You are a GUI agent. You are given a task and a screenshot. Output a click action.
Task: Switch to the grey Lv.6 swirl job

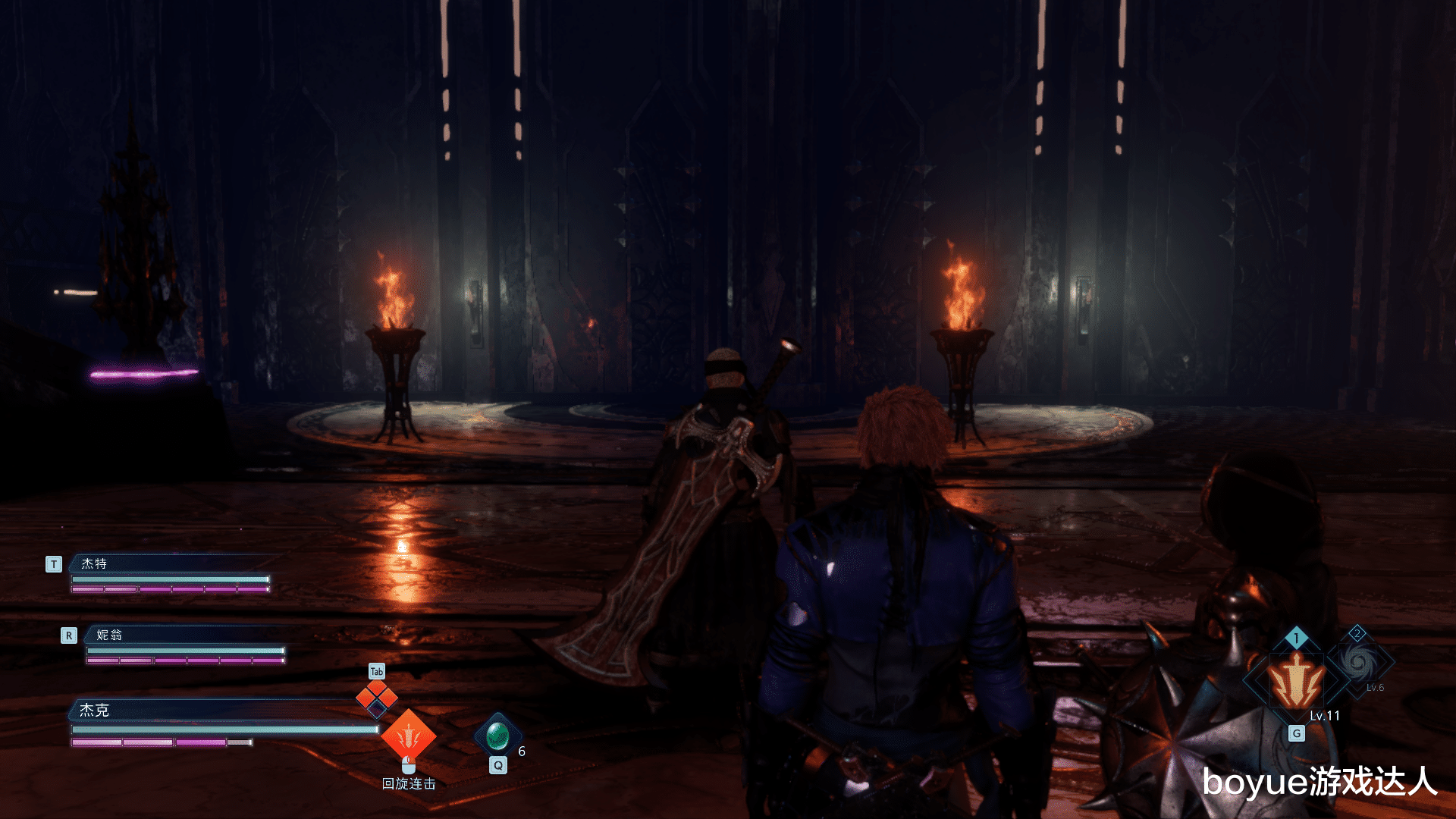(1358, 663)
